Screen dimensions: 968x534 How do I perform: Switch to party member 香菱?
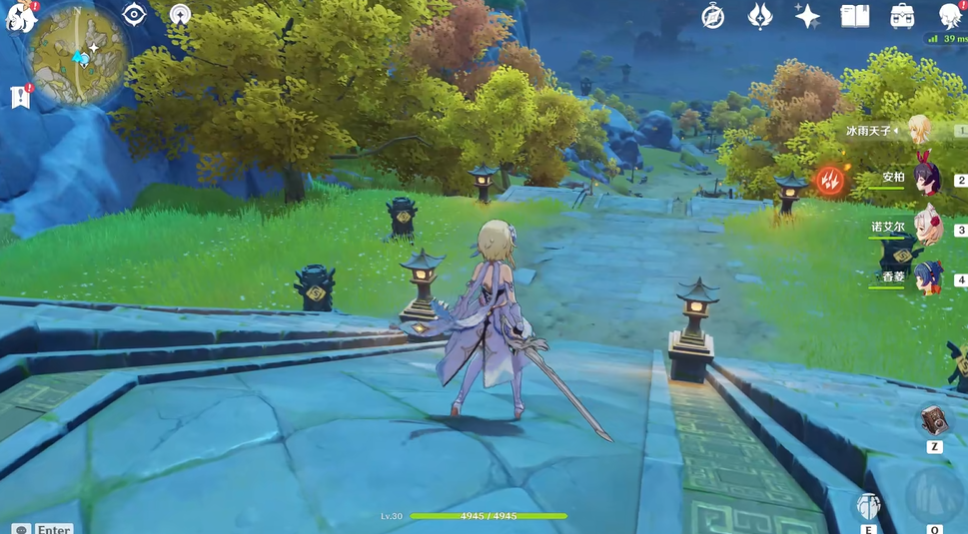(926, 277)
